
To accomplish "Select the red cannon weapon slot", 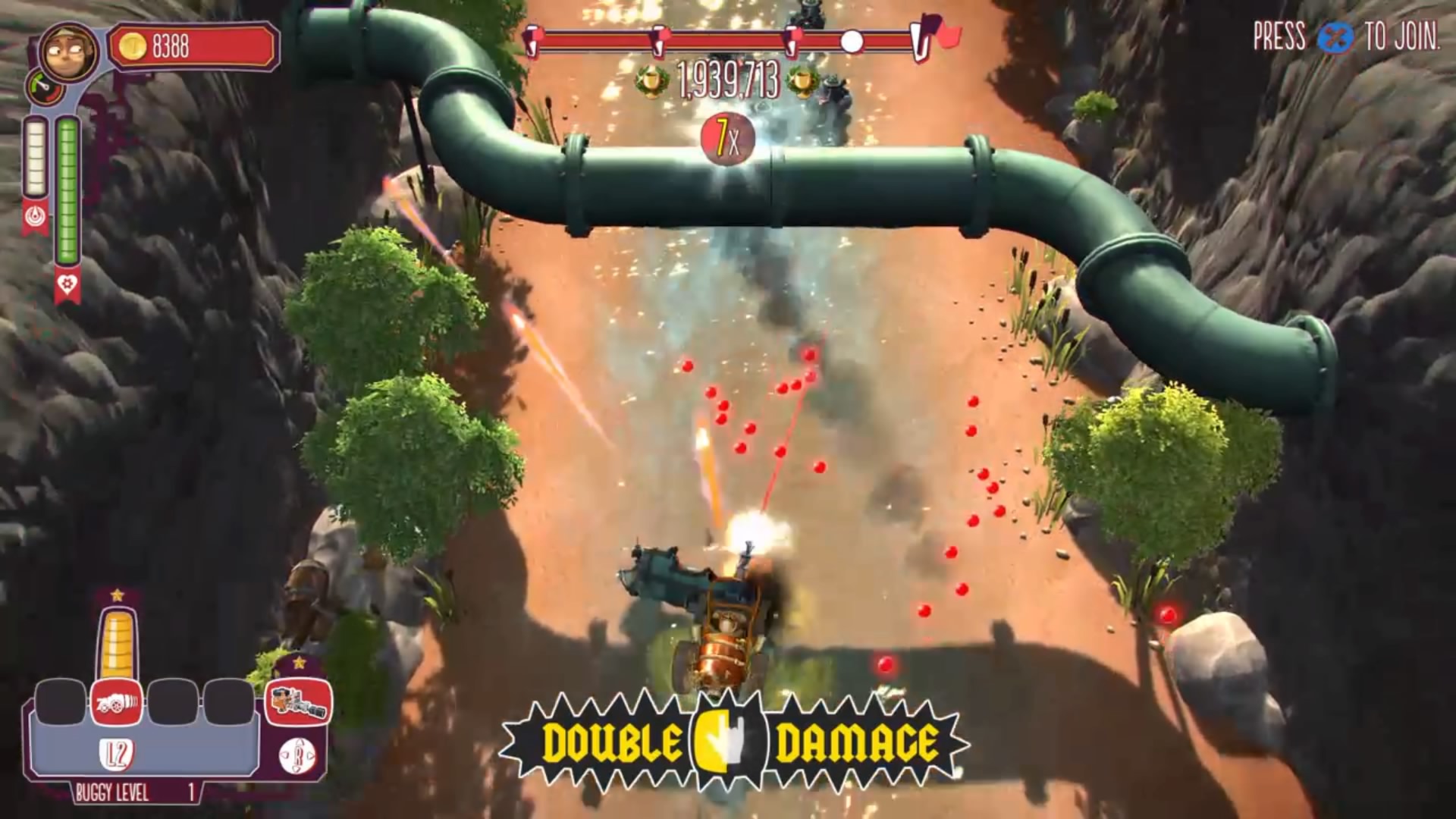I will click(x=116, y=701).
